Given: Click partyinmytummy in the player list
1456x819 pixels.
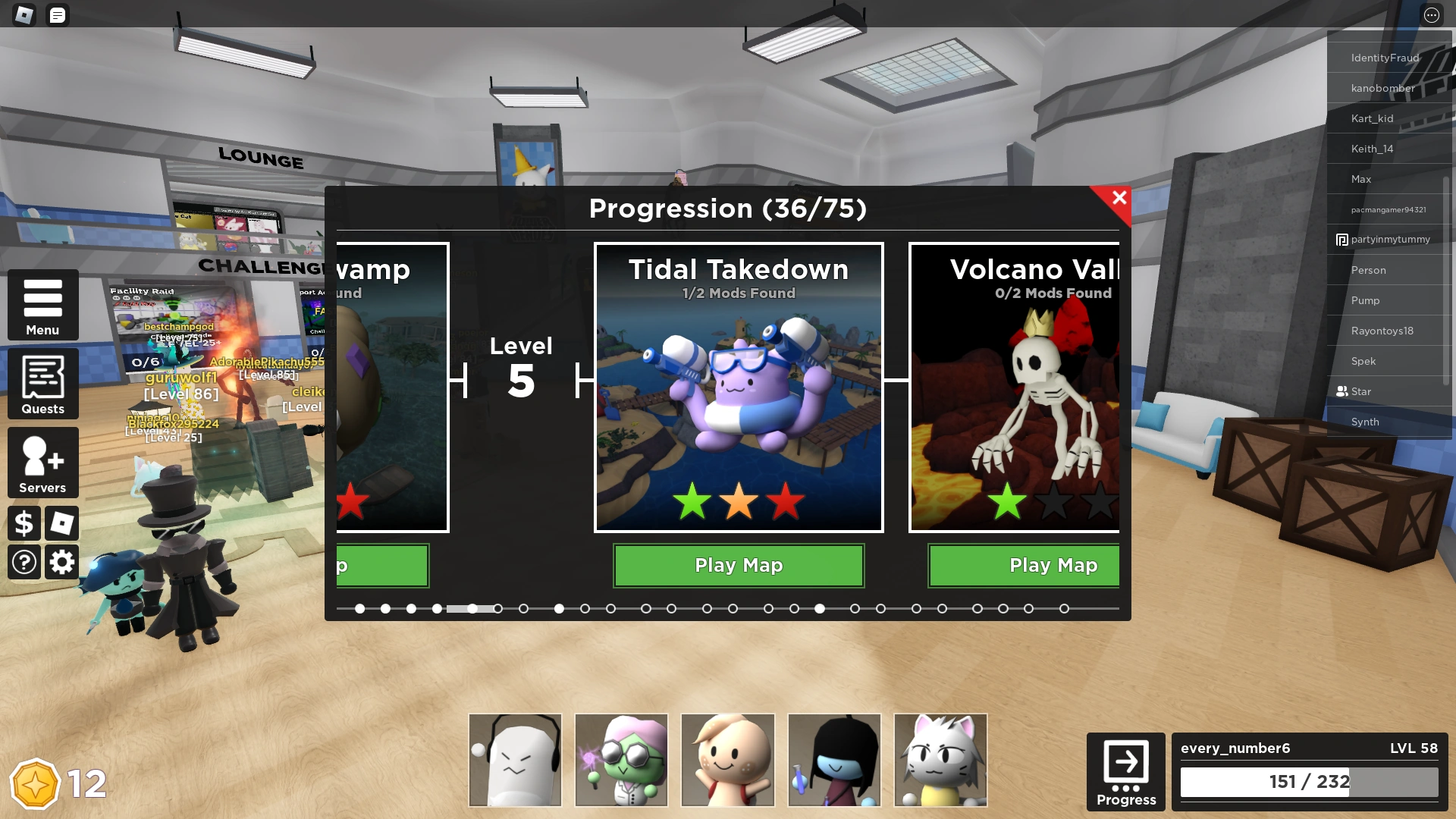Looking at the screenshot, I should pyautogui.click(x=1387, y=240).
